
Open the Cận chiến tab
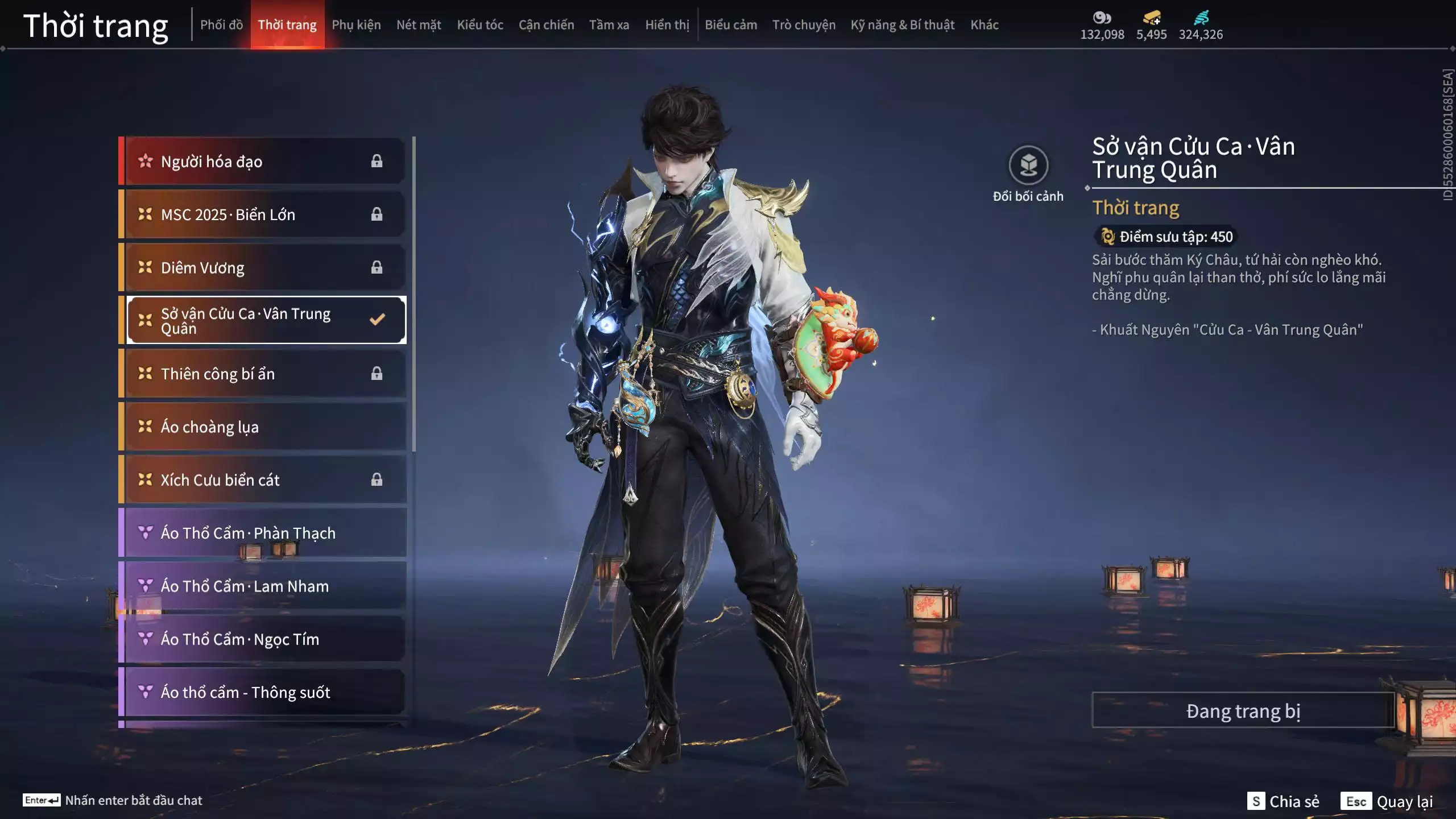tap(546, 25)
